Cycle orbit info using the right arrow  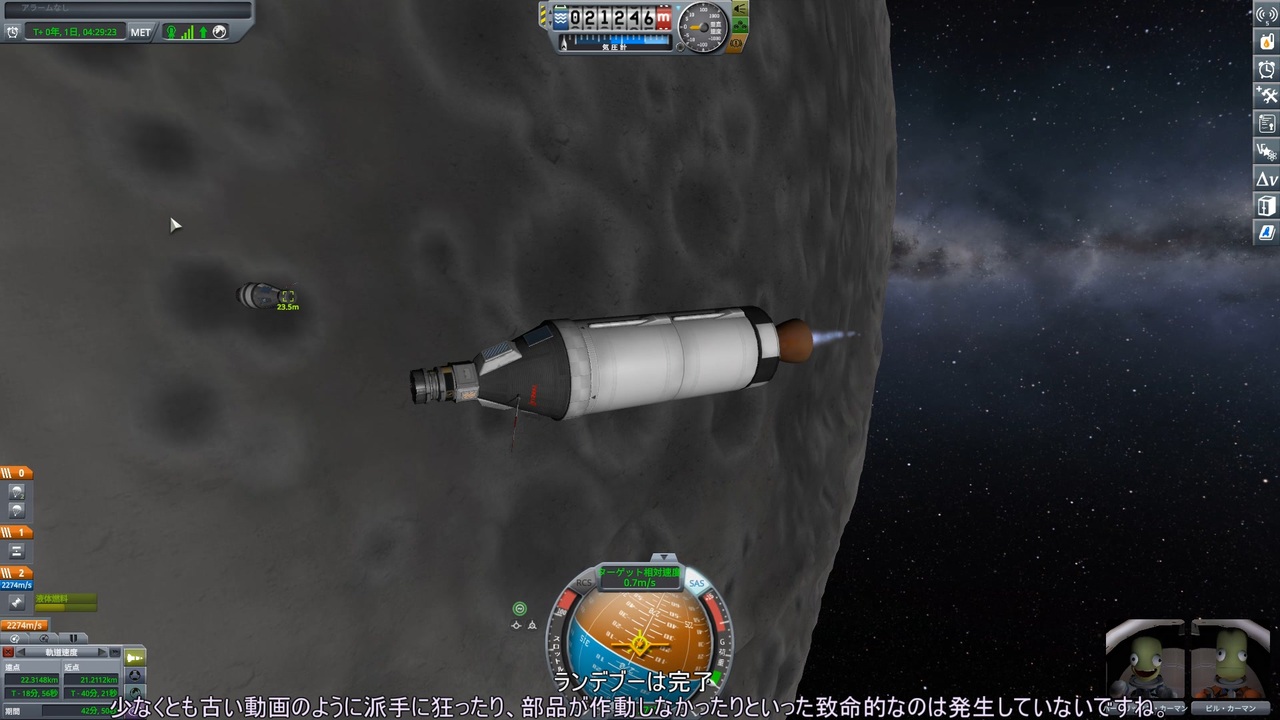click(101, 651)
